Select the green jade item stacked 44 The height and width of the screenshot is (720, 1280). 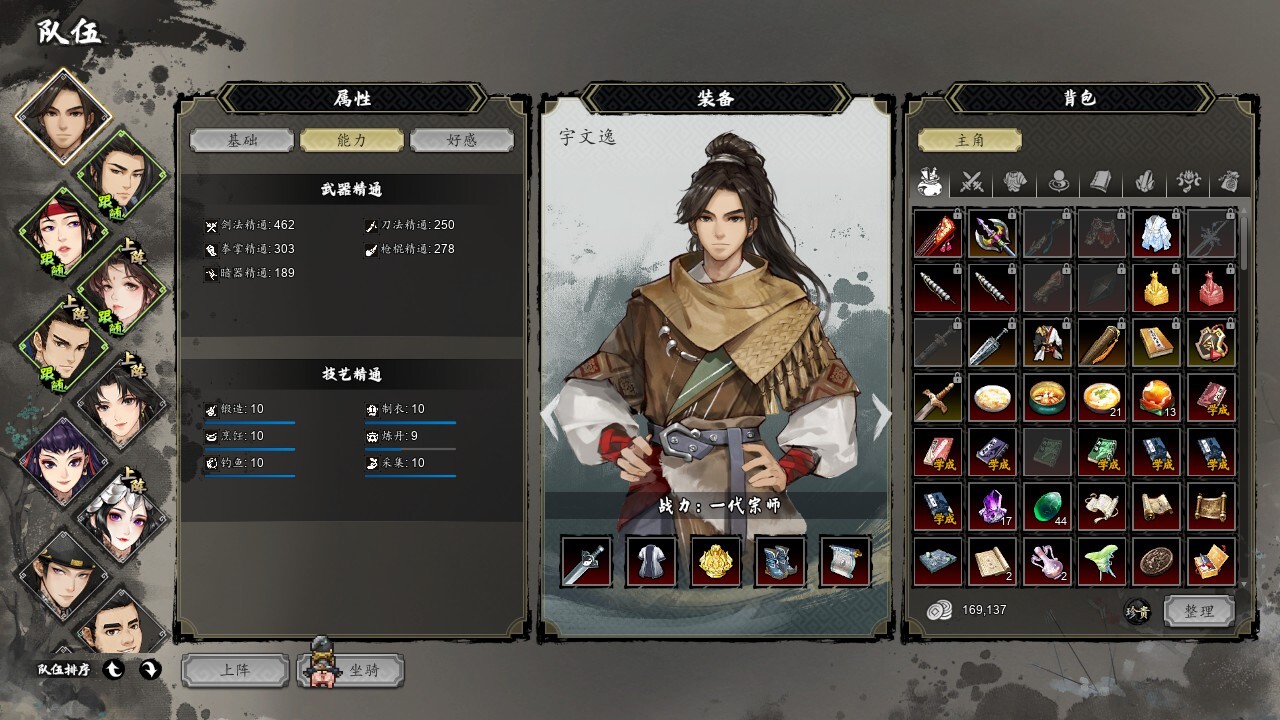[x=1046, y=507]
